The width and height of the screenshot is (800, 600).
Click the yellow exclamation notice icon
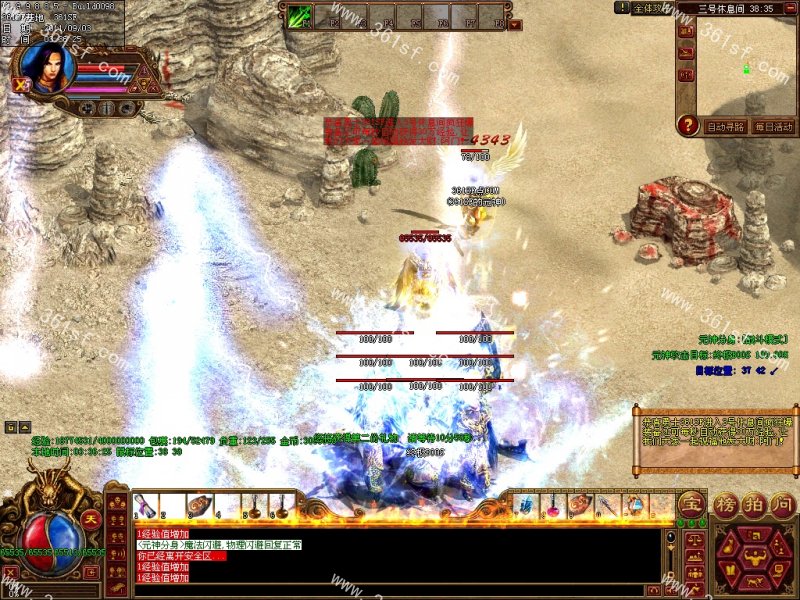(621, 8)
